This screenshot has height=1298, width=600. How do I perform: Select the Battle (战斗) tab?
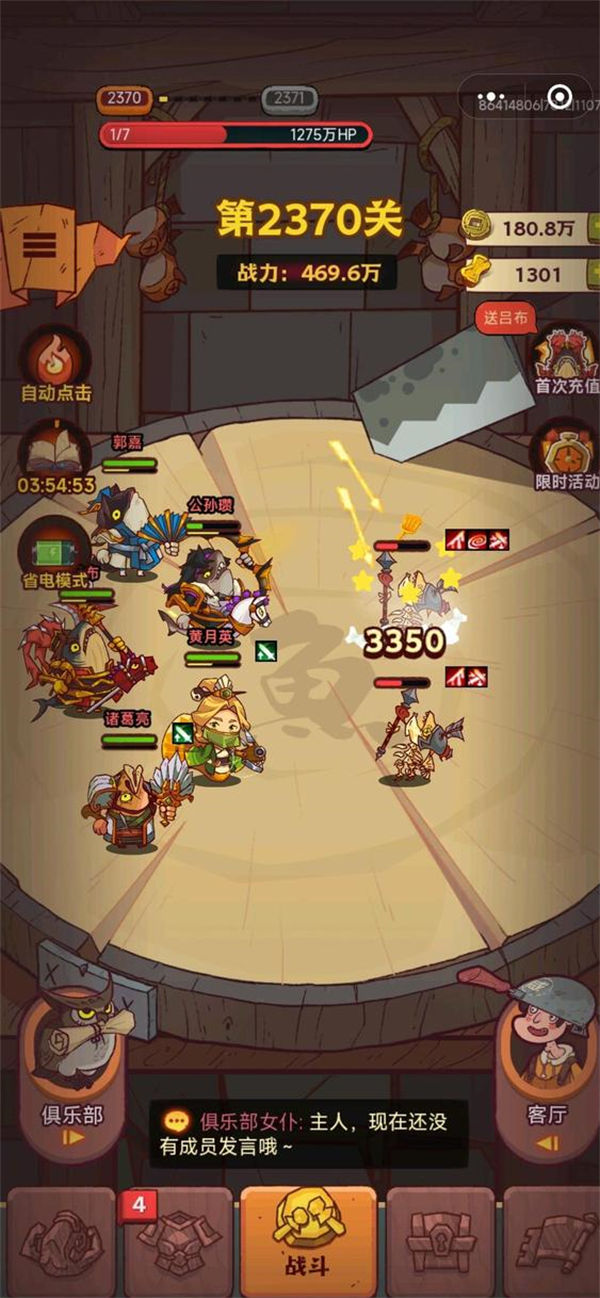pyautogui.click(x=300, y=1242)
